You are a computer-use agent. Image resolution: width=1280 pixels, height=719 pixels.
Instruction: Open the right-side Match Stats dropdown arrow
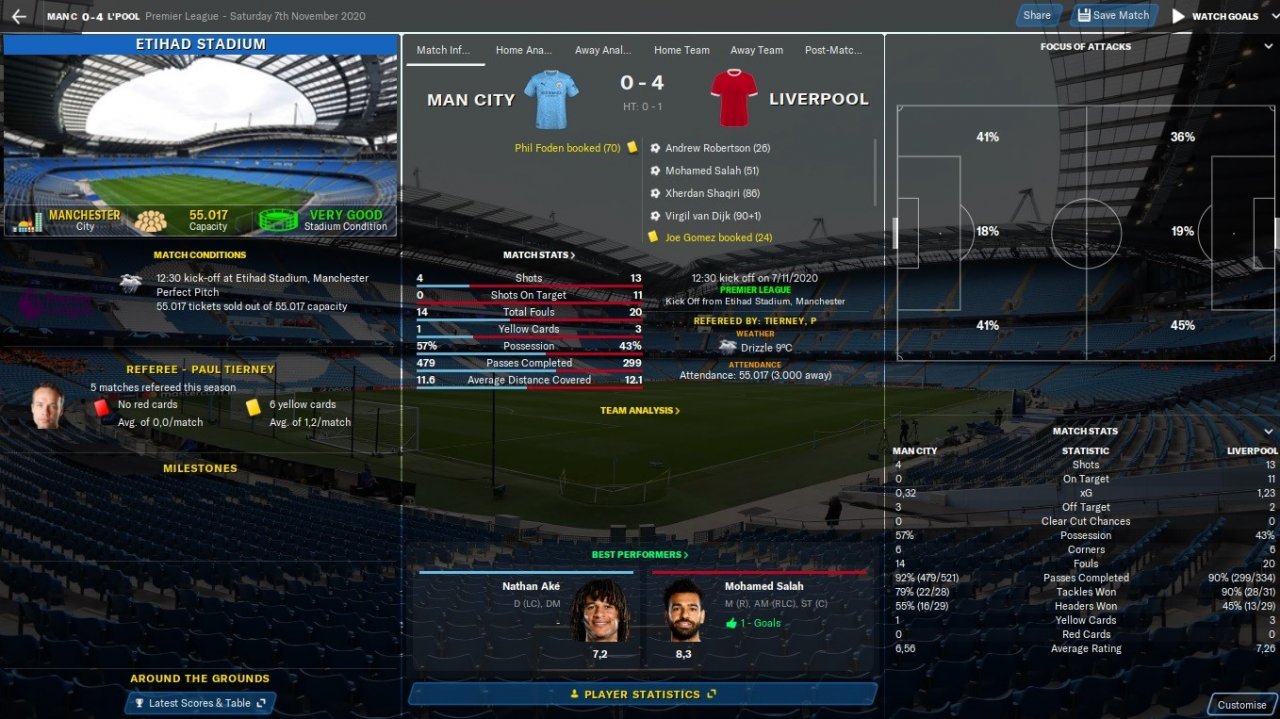[1268, 432]
